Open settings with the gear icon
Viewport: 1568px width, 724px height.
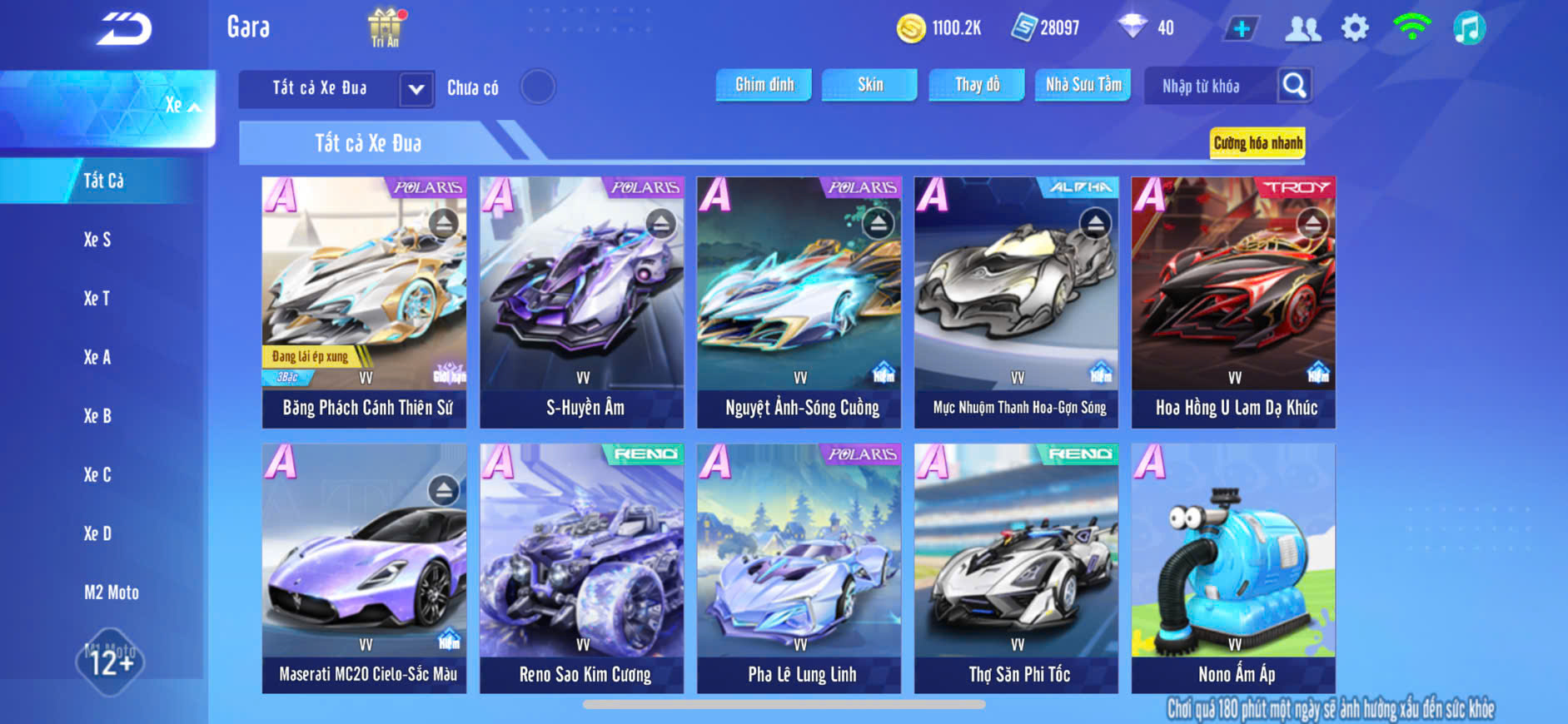point(1355,28)
